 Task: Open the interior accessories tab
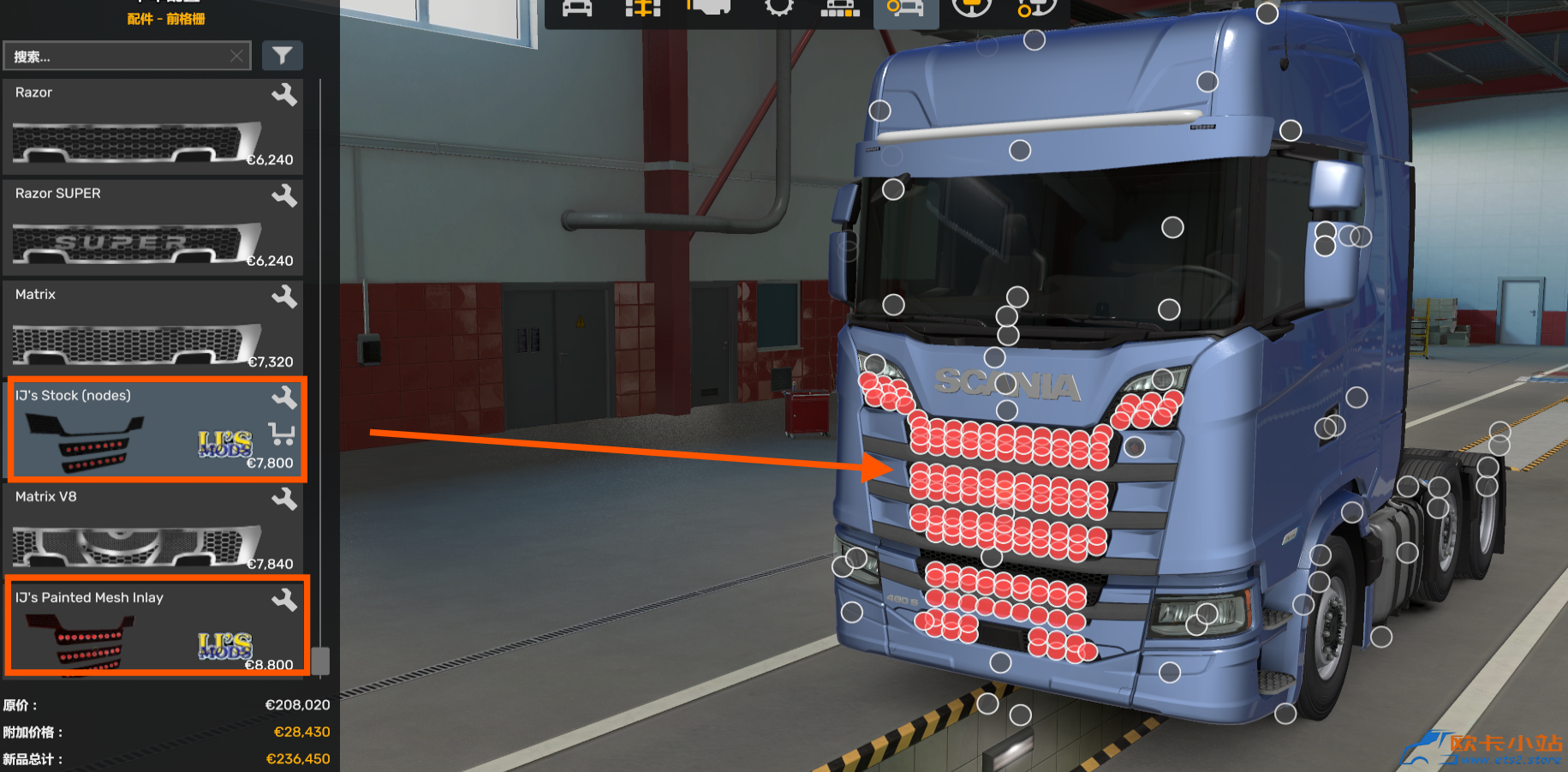1036,9
